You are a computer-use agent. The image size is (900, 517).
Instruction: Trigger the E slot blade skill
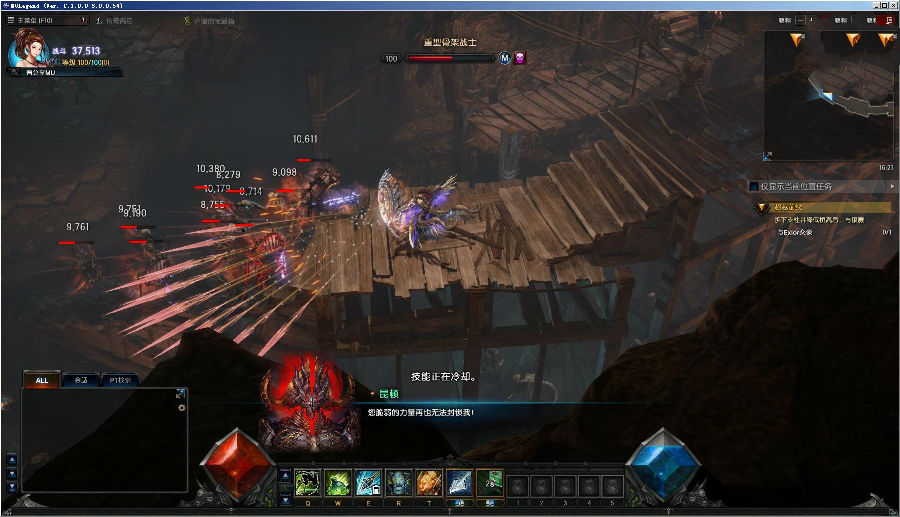click(368, 482)
